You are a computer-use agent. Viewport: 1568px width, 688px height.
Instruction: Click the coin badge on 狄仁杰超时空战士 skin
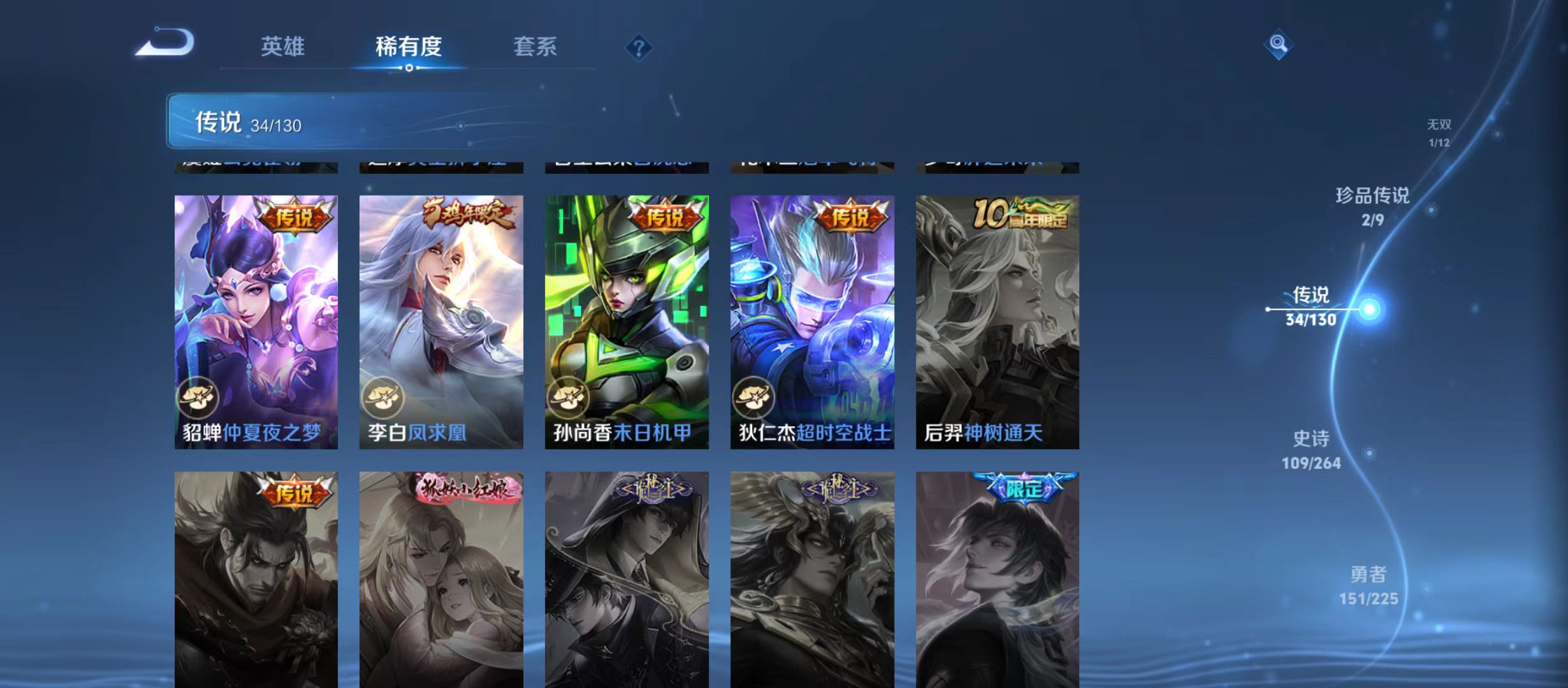click(757, 397)
